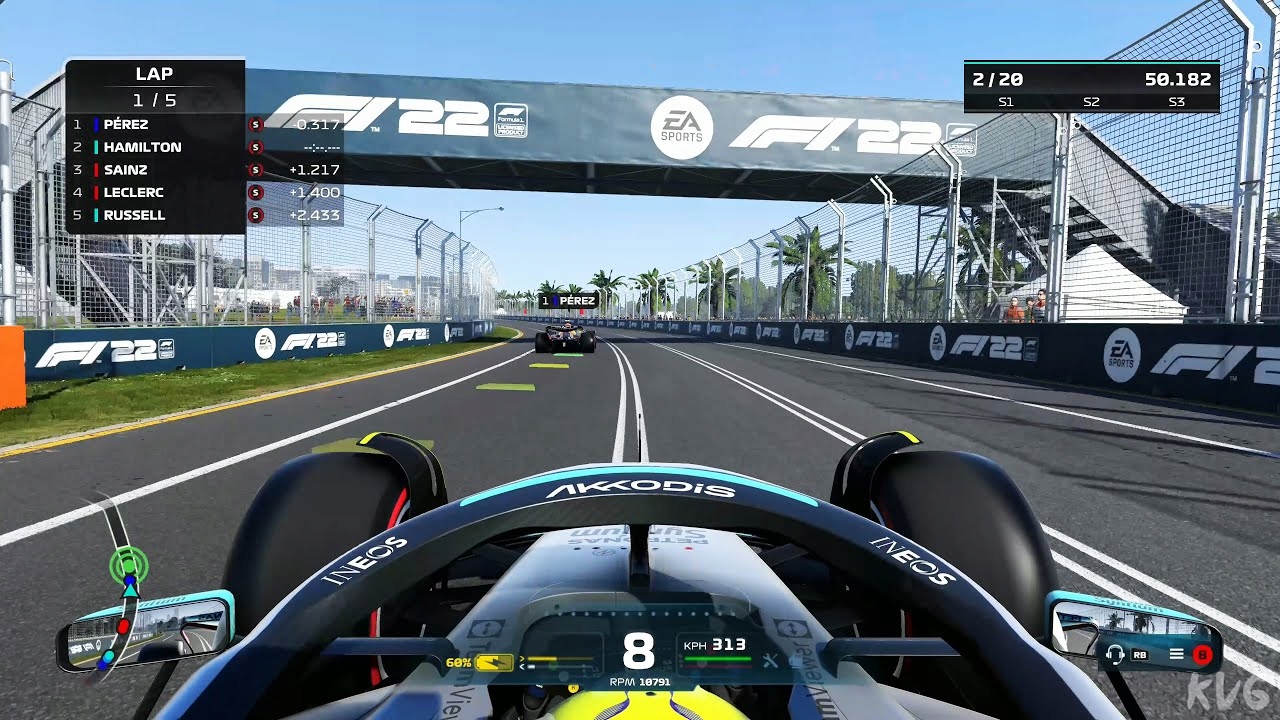Open the wrench car setup icon
The image size is (1280, 720).
(x=770, y=660)
